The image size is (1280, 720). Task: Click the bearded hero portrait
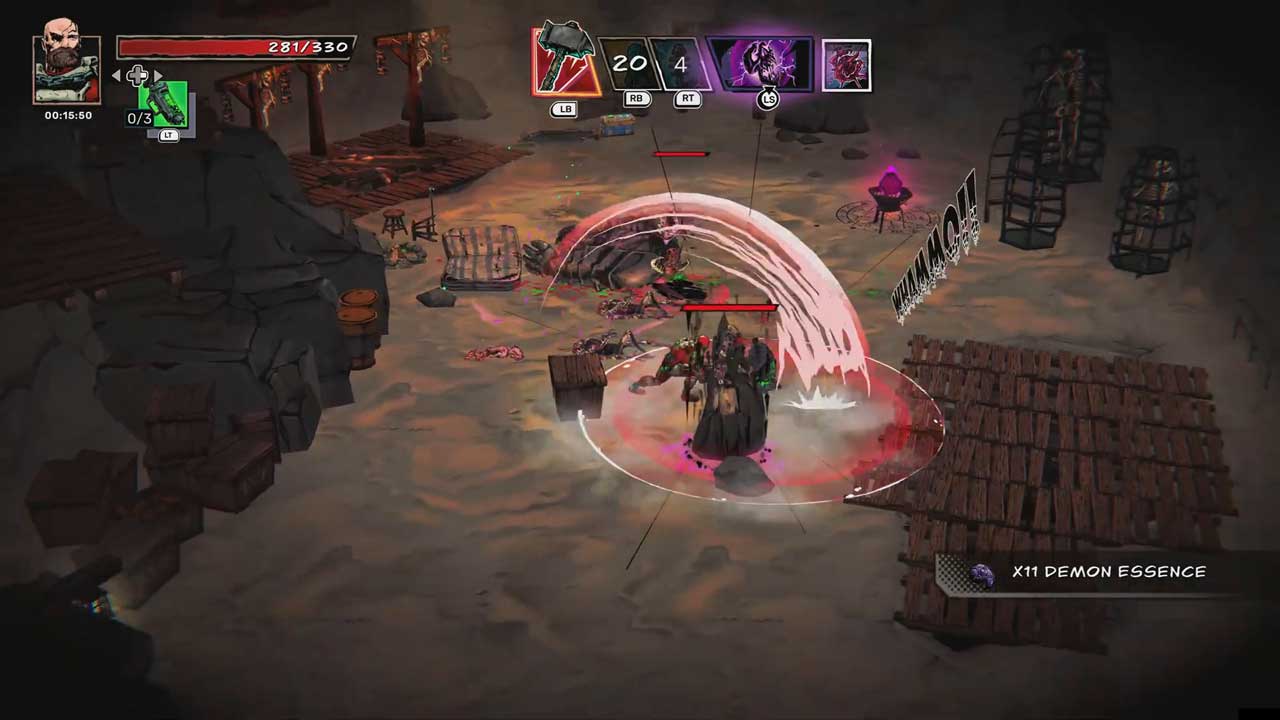coord(67,70)
